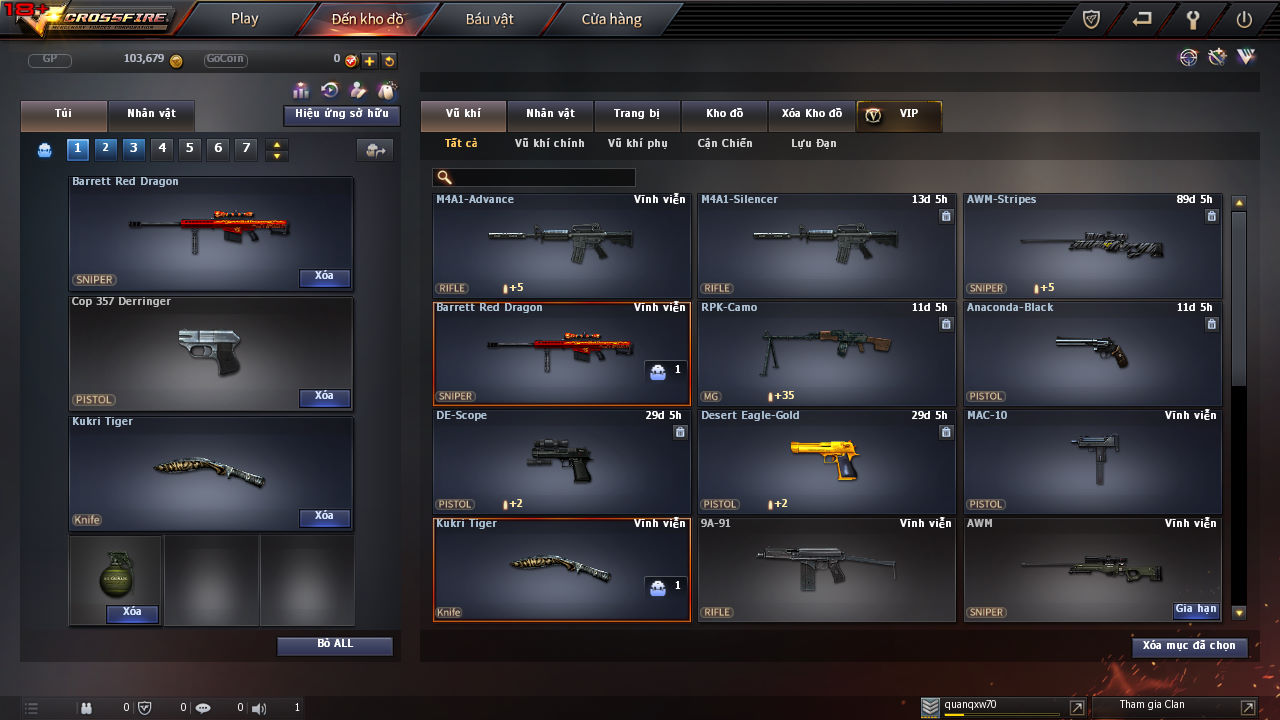Switch to the Nhân vật bag tab
This screenshot has width=1280, height=720.
(150, 114)
